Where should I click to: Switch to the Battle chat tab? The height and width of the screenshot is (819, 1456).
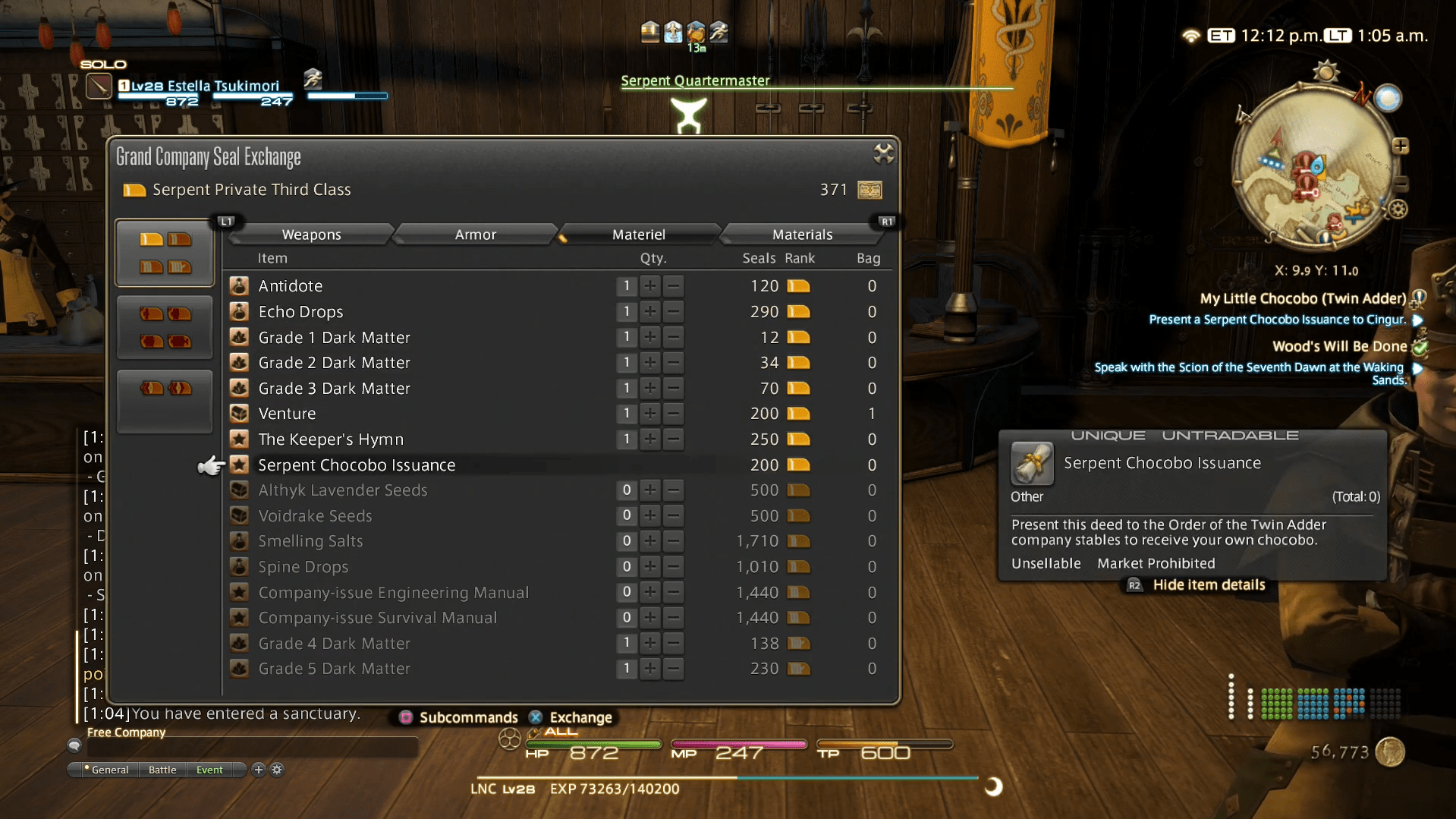162,770
